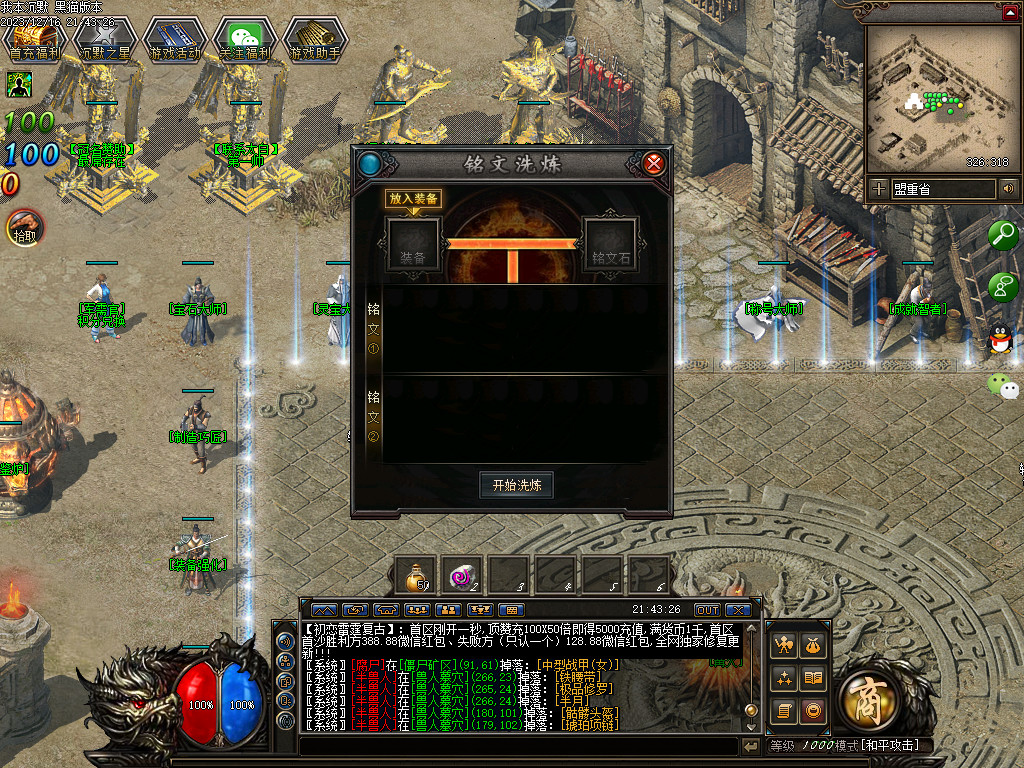Use the potion bottle in the hotbar
The height and width of the screenshot is (768, 1024).
pyautogui.click(x=415, y=575)
